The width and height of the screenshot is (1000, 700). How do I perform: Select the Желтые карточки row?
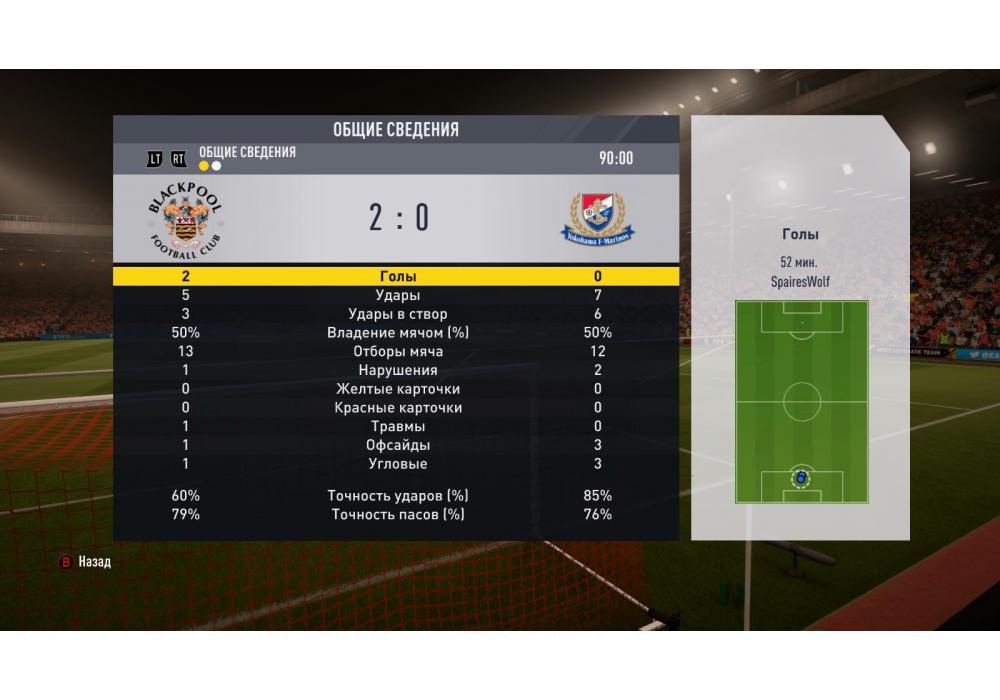point(397,389)
